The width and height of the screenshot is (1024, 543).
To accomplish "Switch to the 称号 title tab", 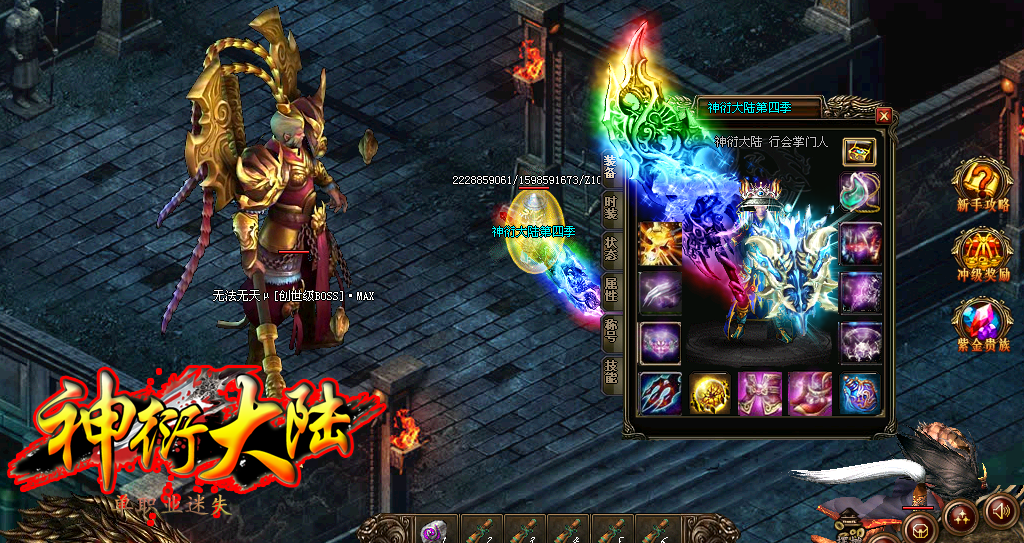I will [610, 331].
